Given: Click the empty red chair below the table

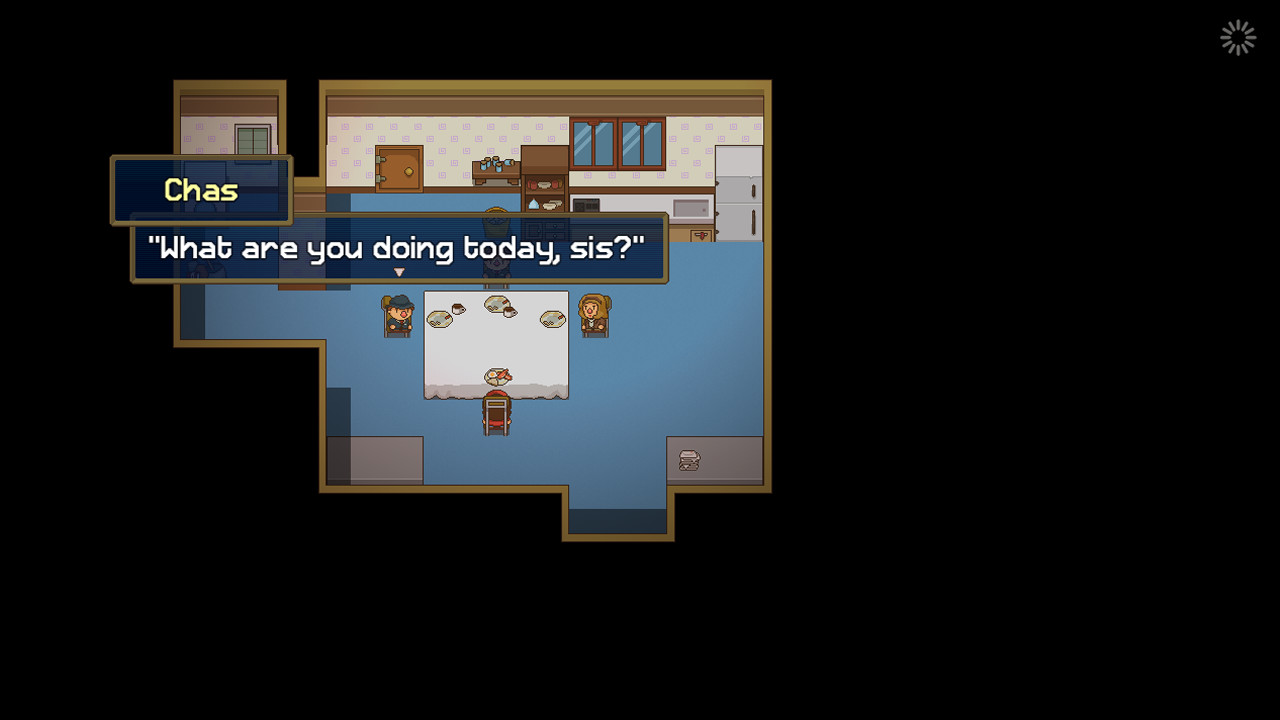Looking at the screenshot, I should pyautogui.click(x=495, y=415).
